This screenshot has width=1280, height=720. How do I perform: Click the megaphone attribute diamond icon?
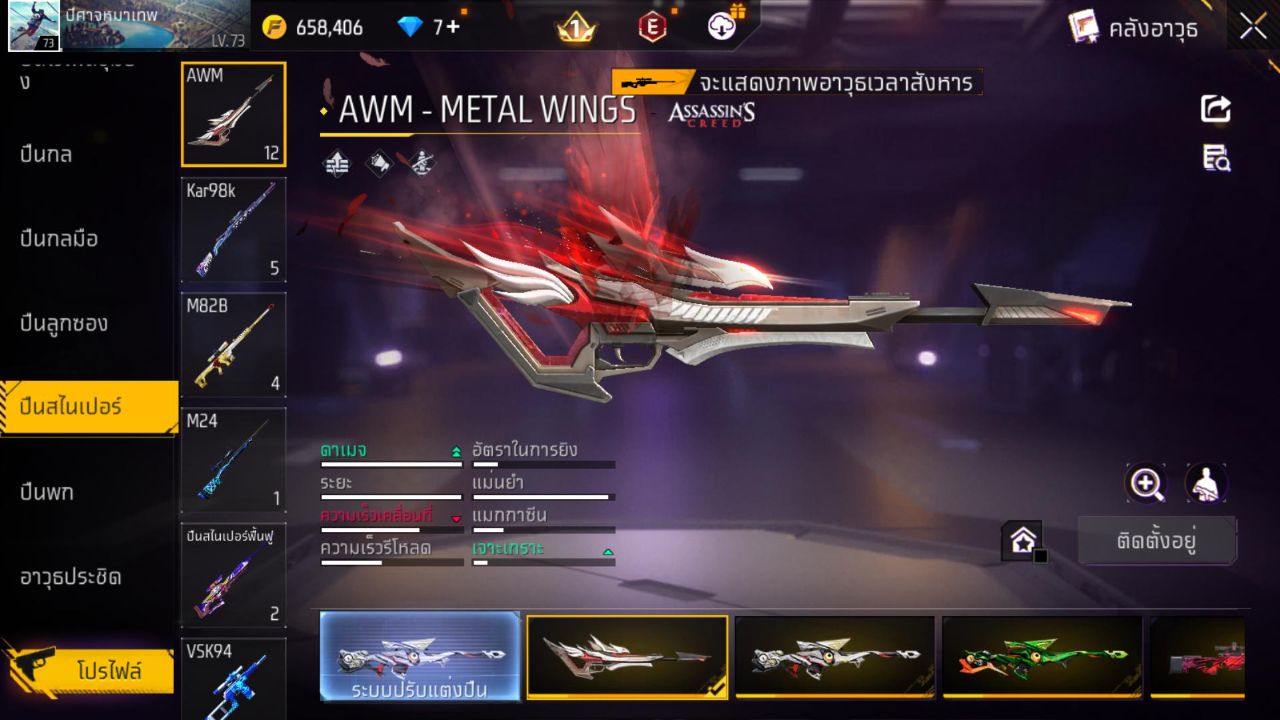381,163
